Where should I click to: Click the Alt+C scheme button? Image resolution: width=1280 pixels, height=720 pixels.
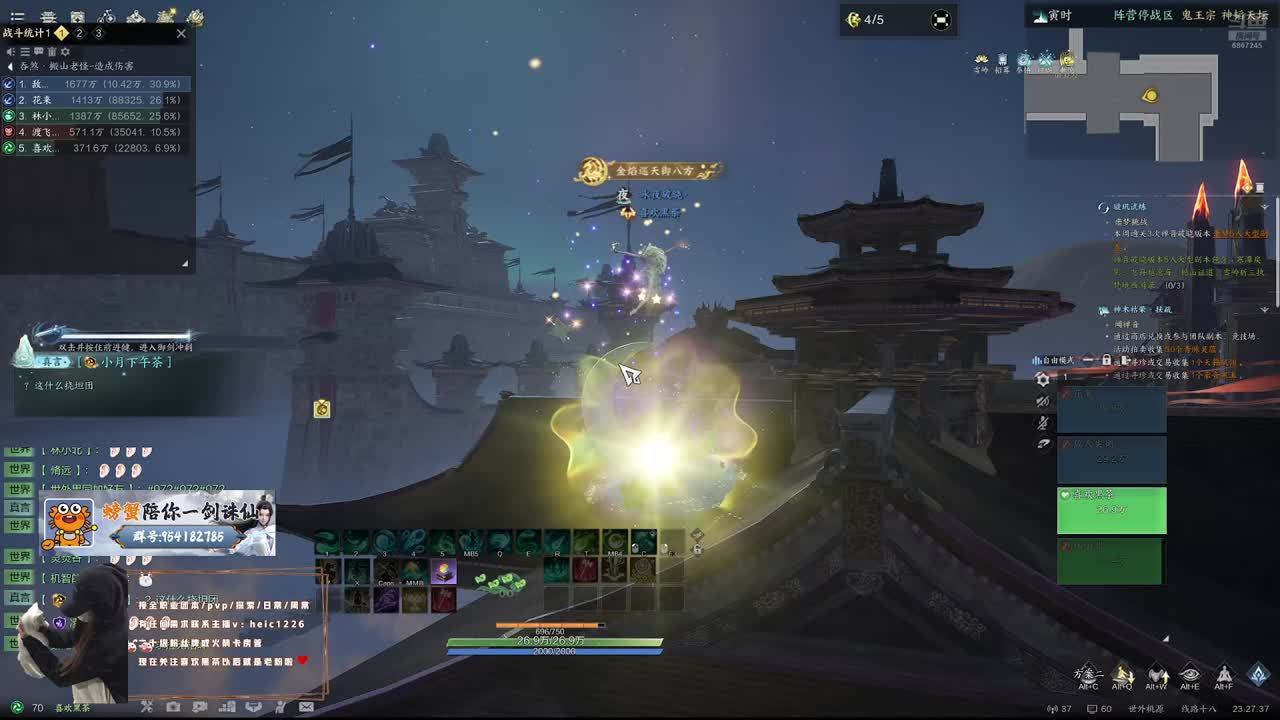[x=1088, y=675]
